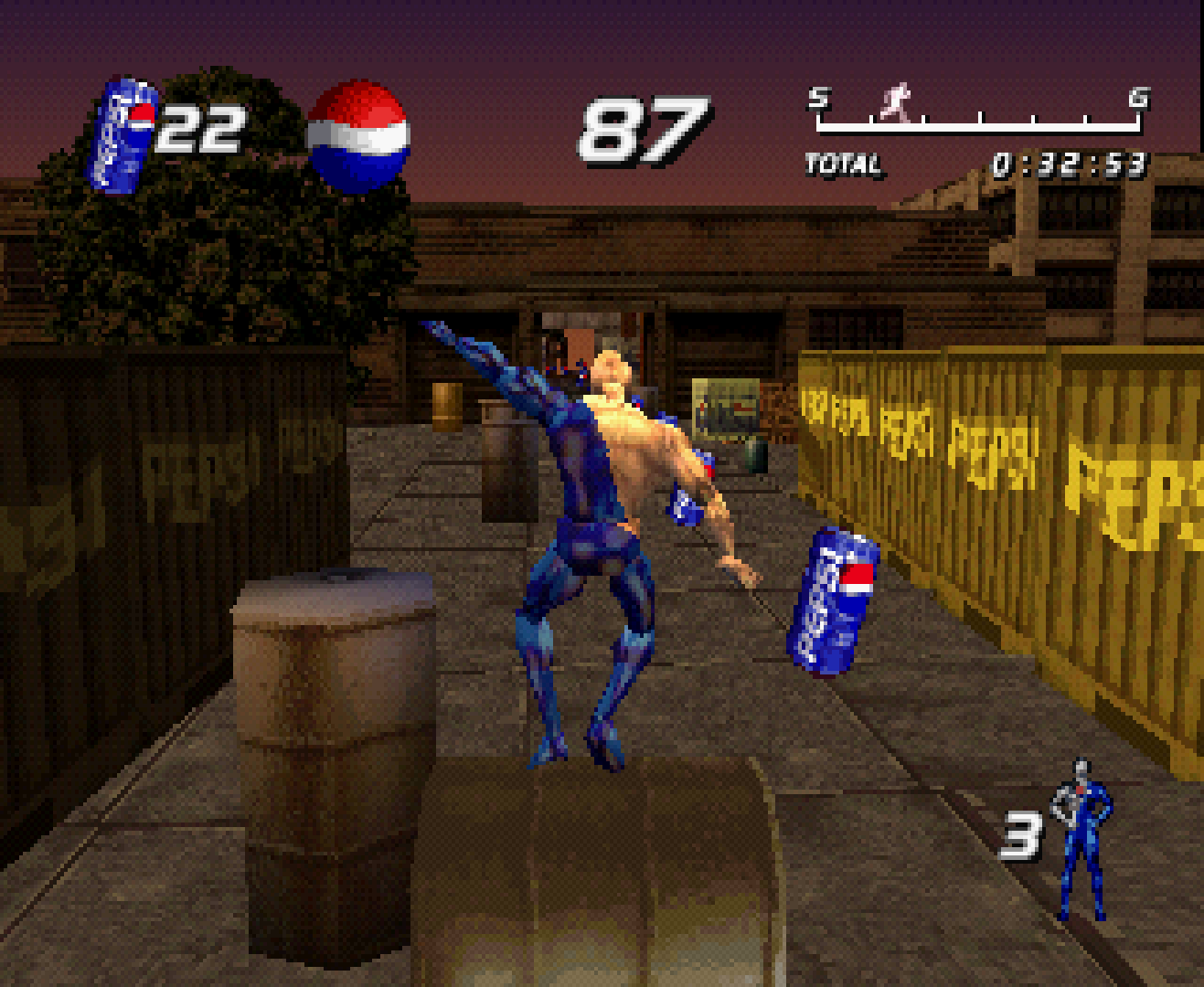The image size is (1204, 987).
Task: Click the Pepsiman lives icon
Action: tap(1081, 838)
